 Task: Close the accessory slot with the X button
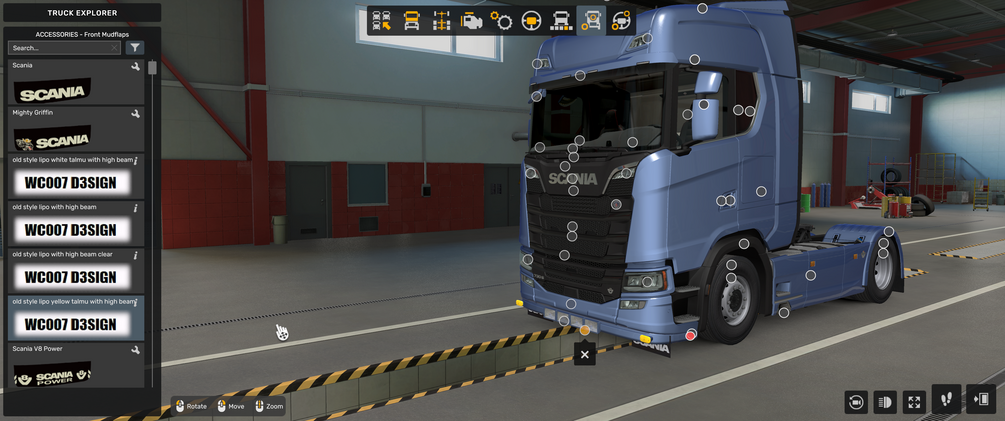tap(585, 353)
